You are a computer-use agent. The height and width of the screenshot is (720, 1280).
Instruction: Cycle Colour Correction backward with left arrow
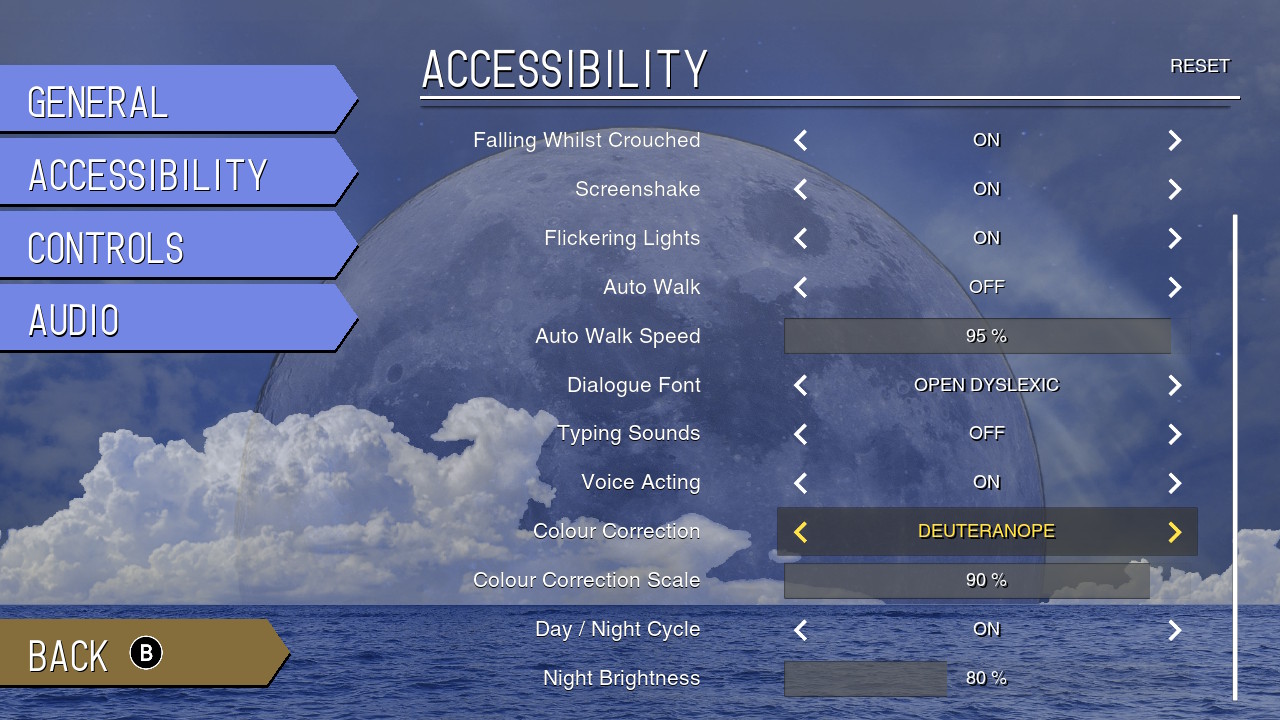801,532
